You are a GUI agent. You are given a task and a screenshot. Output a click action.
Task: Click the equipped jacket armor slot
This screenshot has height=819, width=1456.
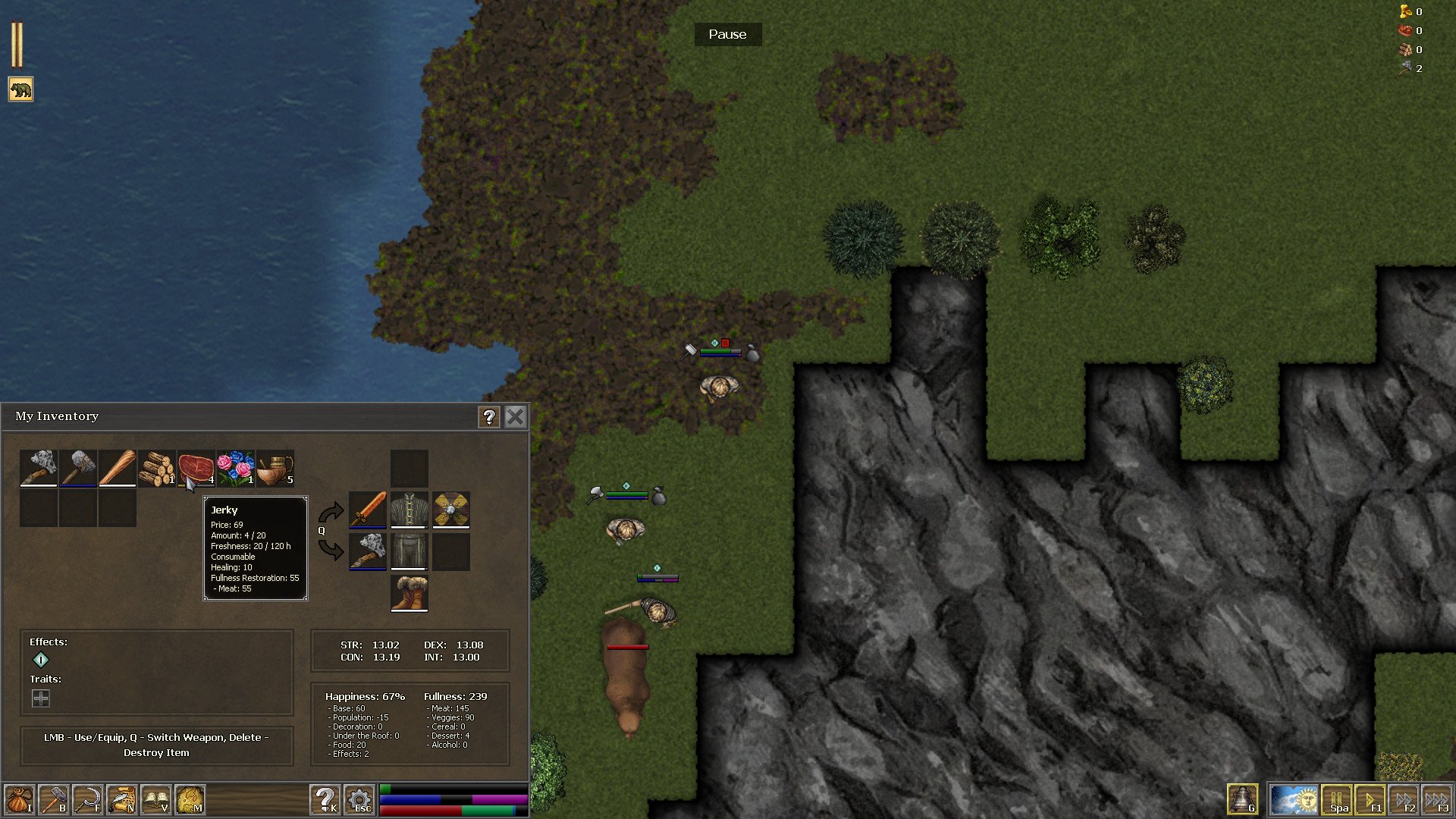pos(409,510)
